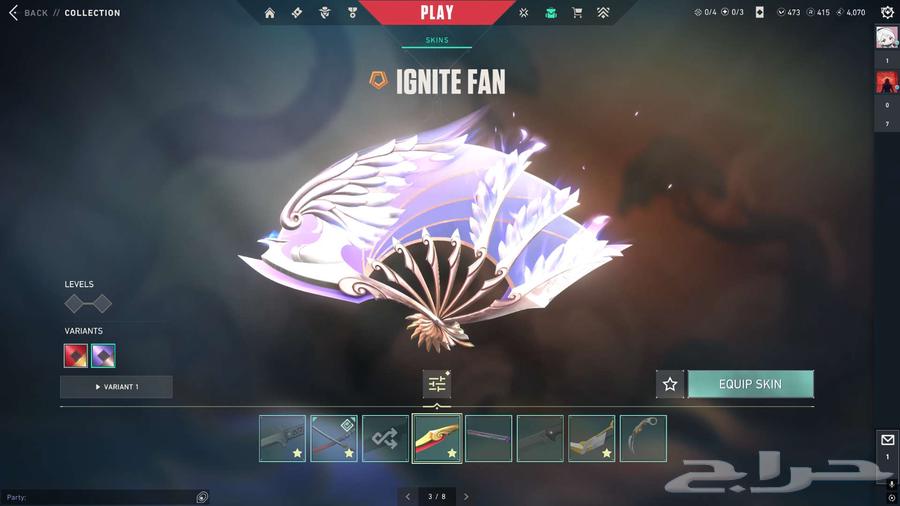This screenshot has height=506, width=900.
Task: Select the red and gold variant swatch
Action: pyautogui.click(x=76, y=356)
